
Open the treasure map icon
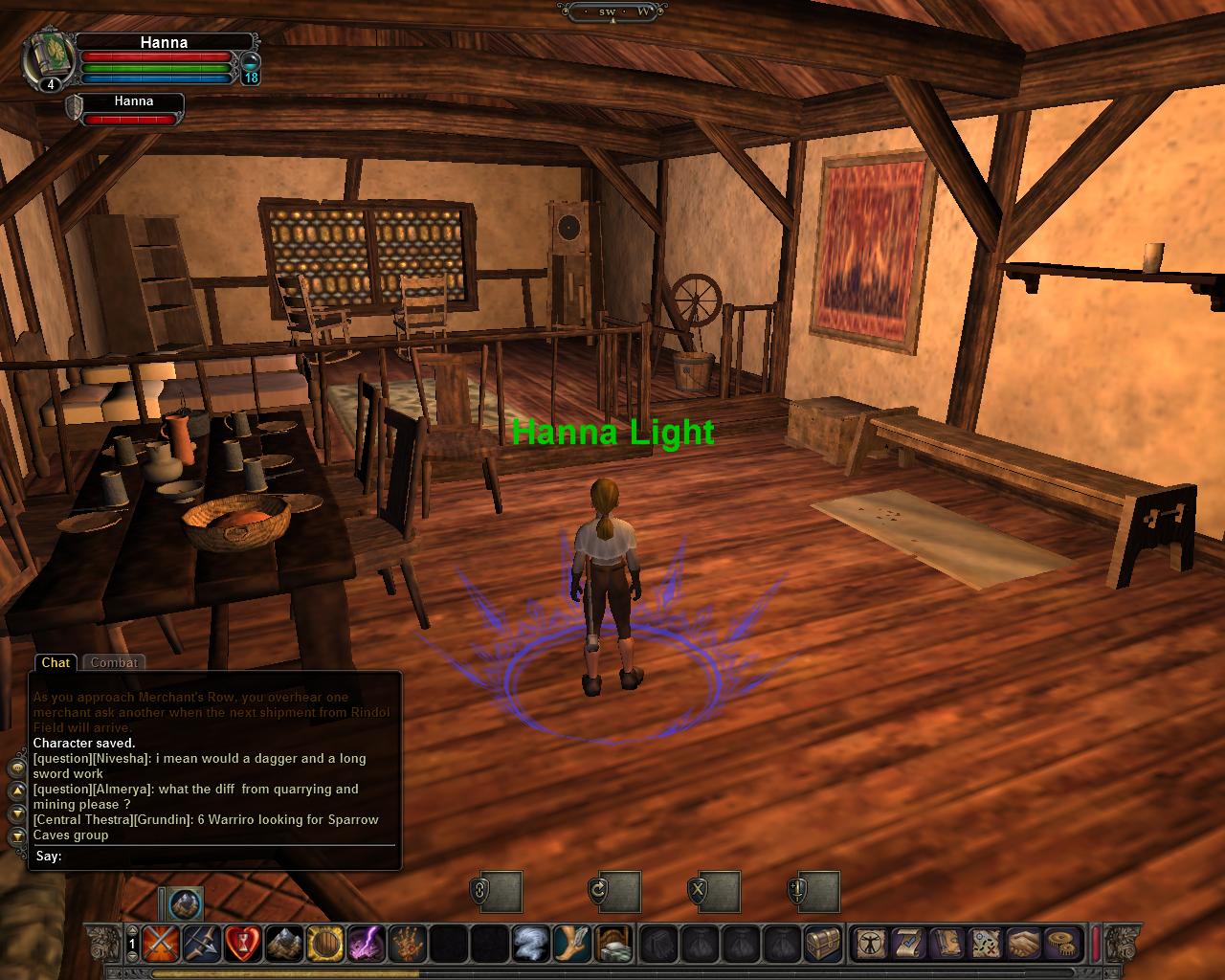[986, 944]
